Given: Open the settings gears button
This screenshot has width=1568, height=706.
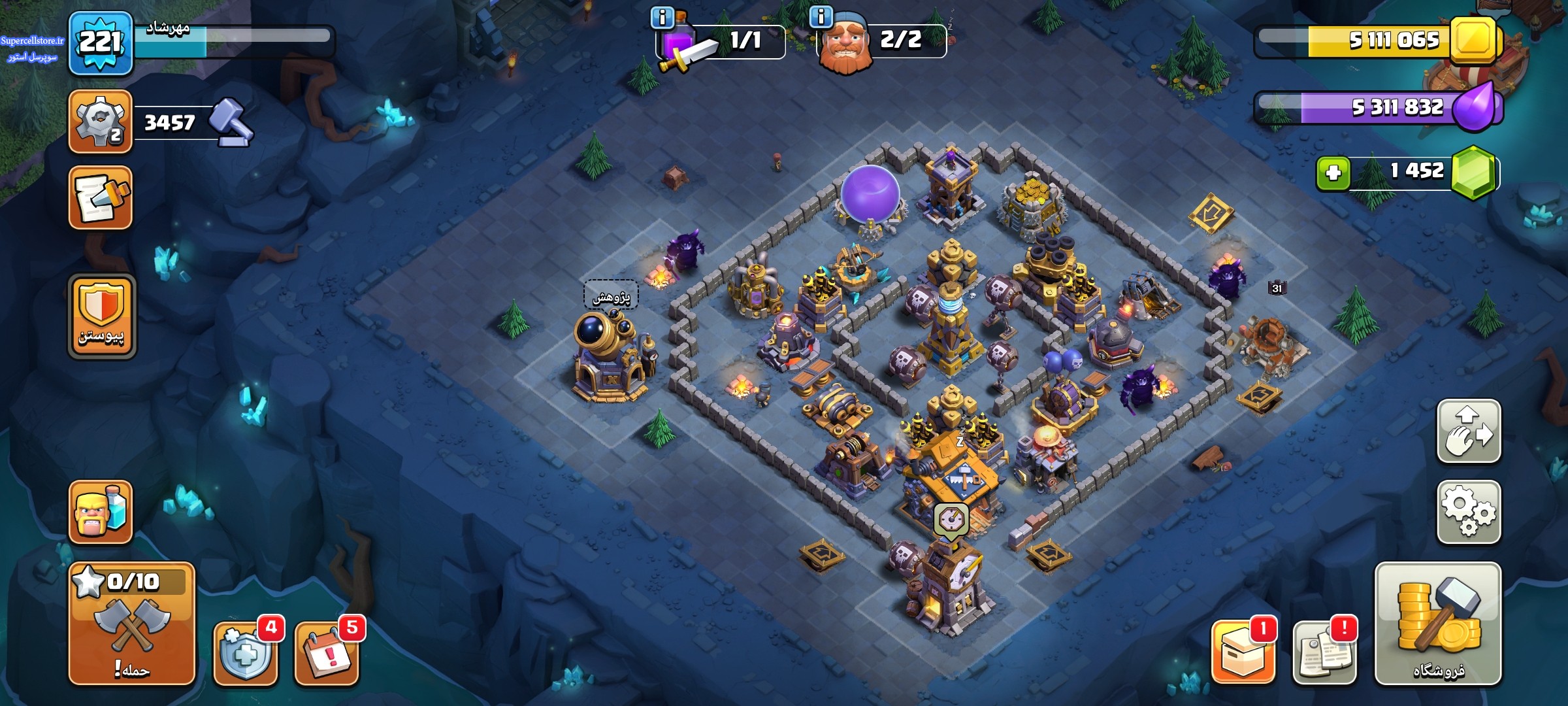Looking at the screenshot, I should pyautogui.click(x=1468, y=512).
